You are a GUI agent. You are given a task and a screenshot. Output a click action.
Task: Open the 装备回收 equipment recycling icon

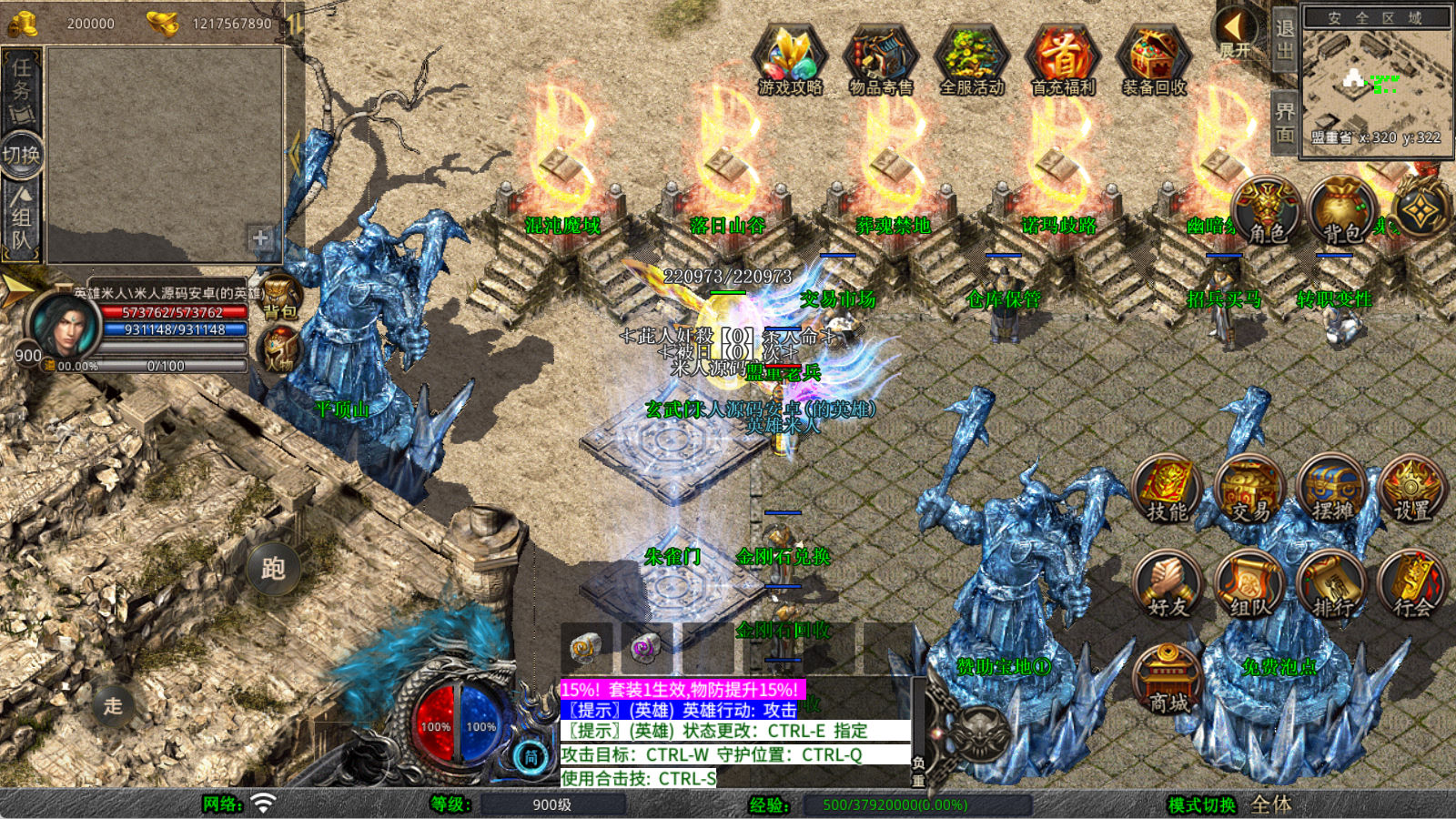click(x=1153, y=60)
